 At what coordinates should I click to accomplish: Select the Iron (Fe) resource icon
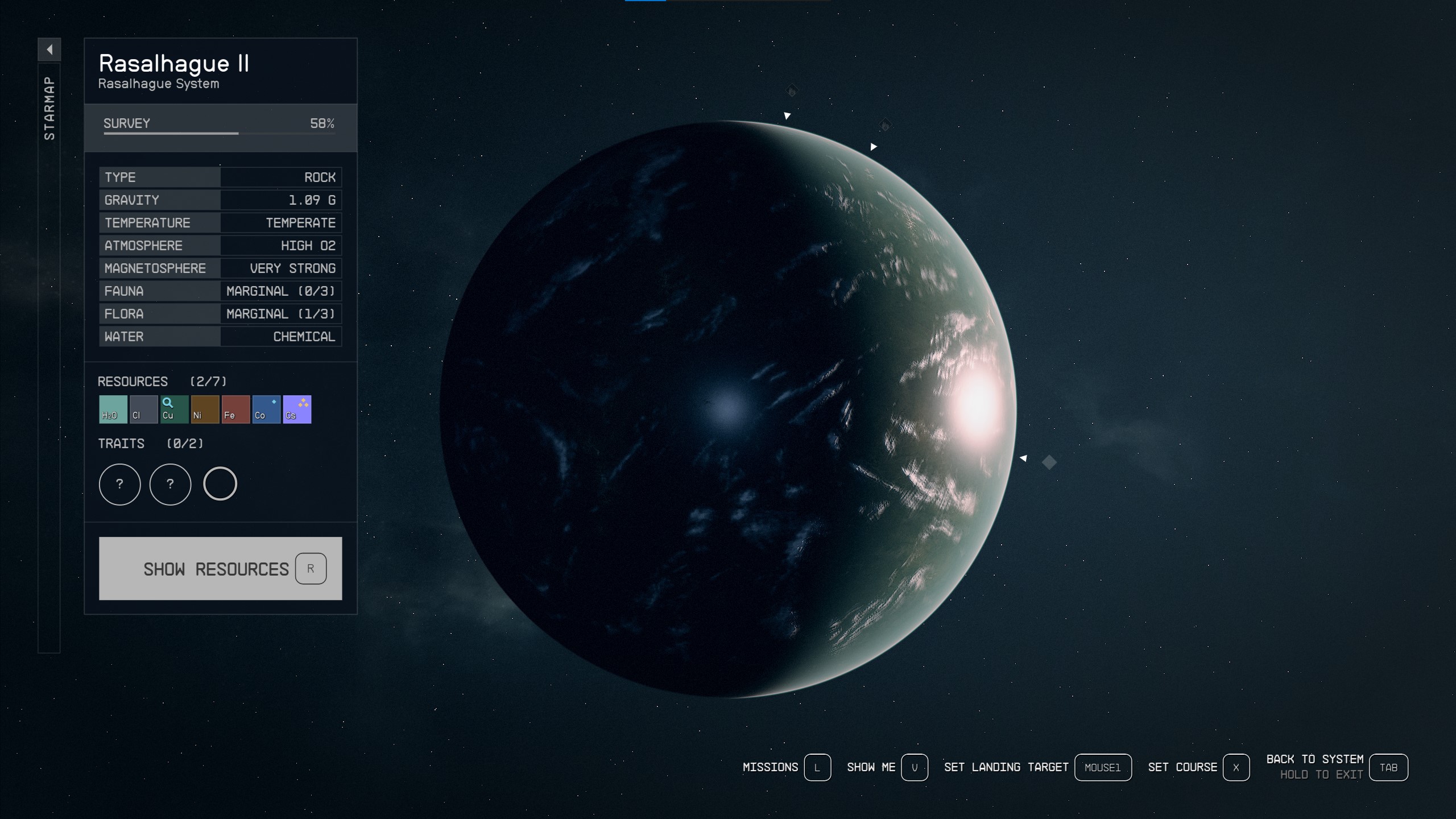(x=235, y=409)
